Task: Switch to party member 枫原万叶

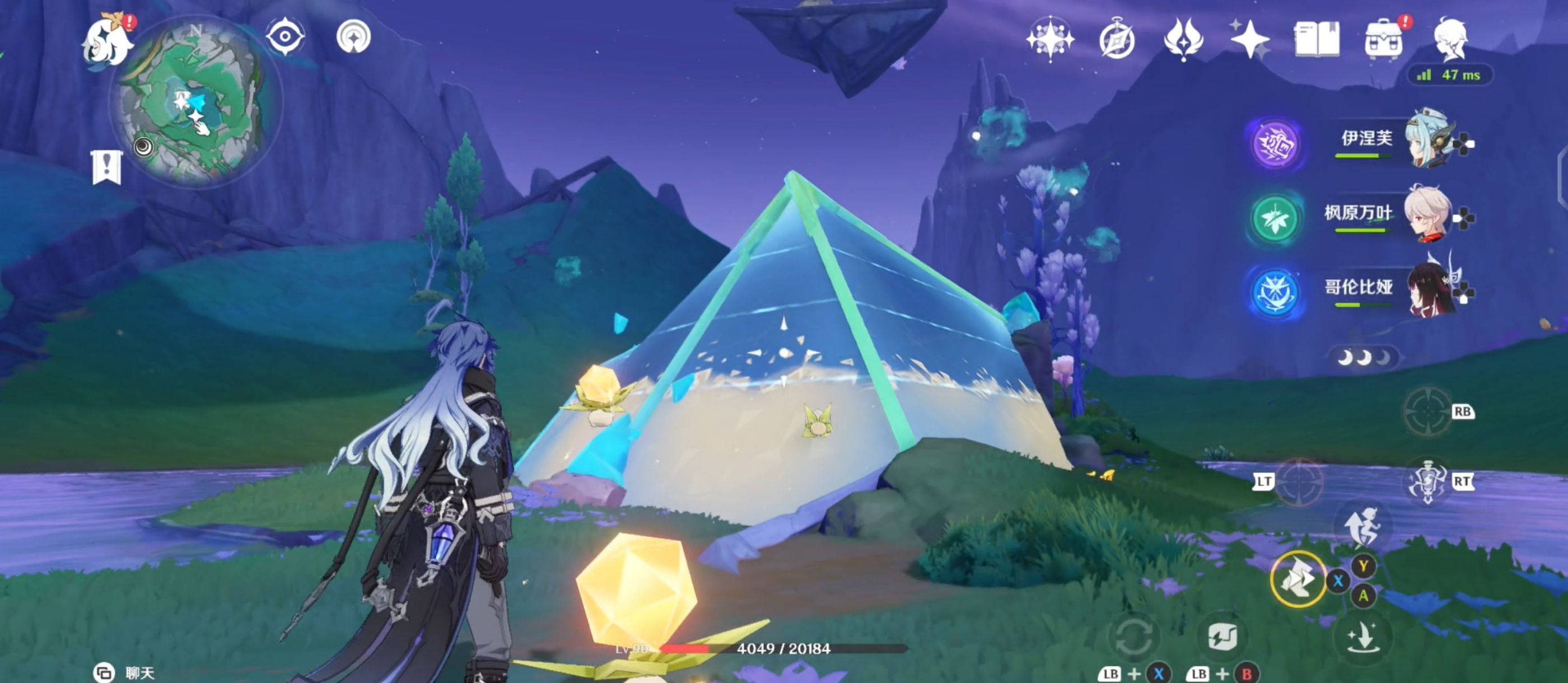Action: 1427,216
